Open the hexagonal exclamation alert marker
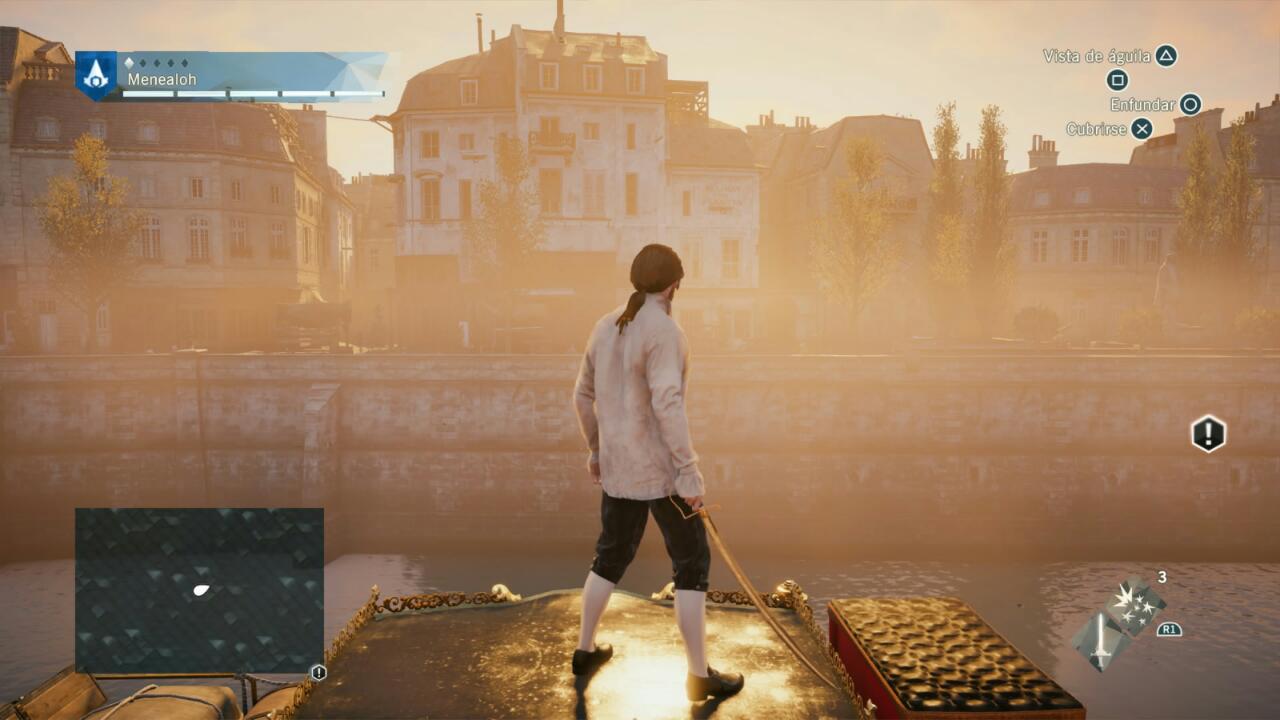The height and width of the screenshot is (720, 1280). click(x=1208, y=434)
